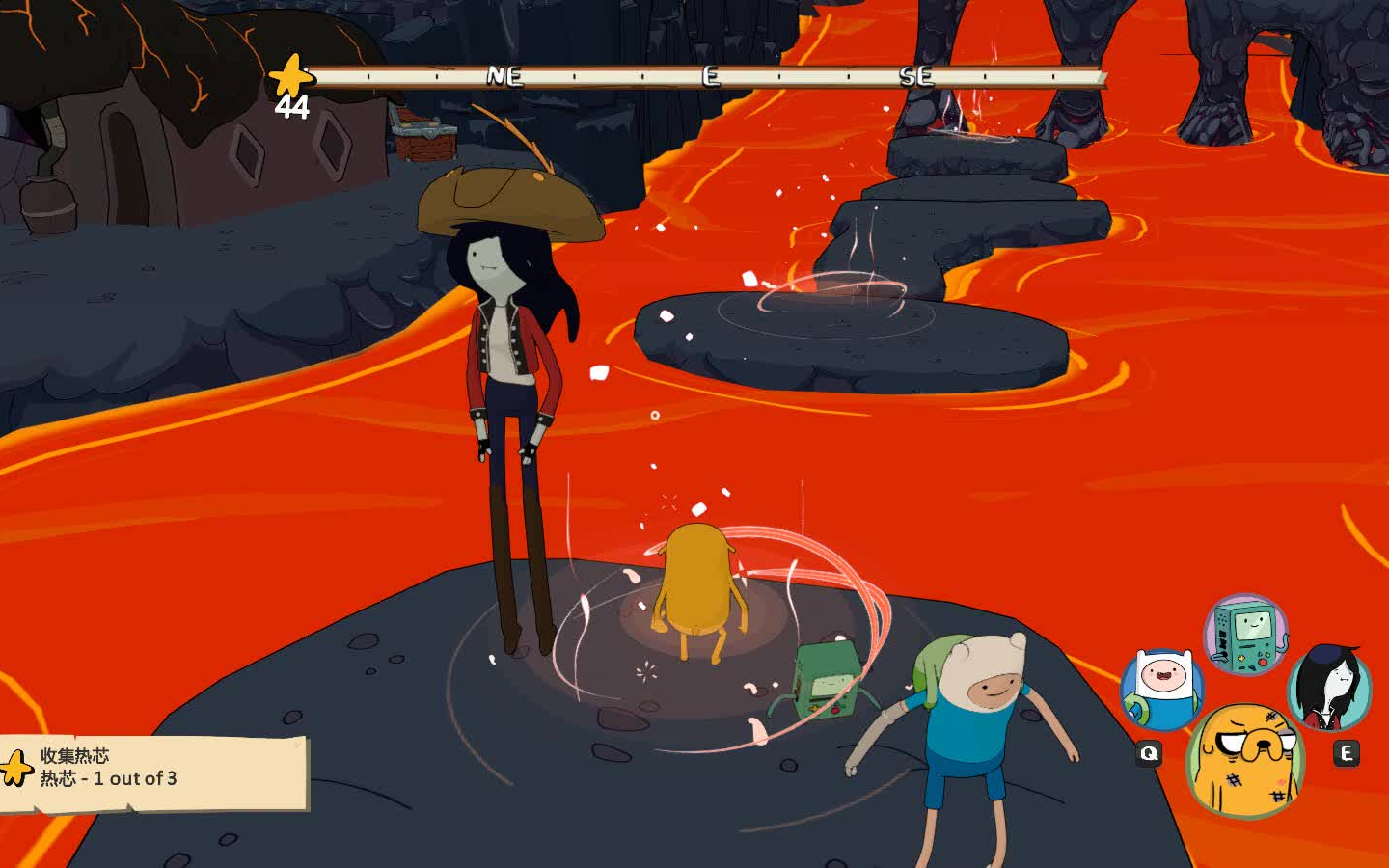This screenshot has width=1389, height=868.
Task: Click the compass direction bar
Action: (x=709, y=76)
